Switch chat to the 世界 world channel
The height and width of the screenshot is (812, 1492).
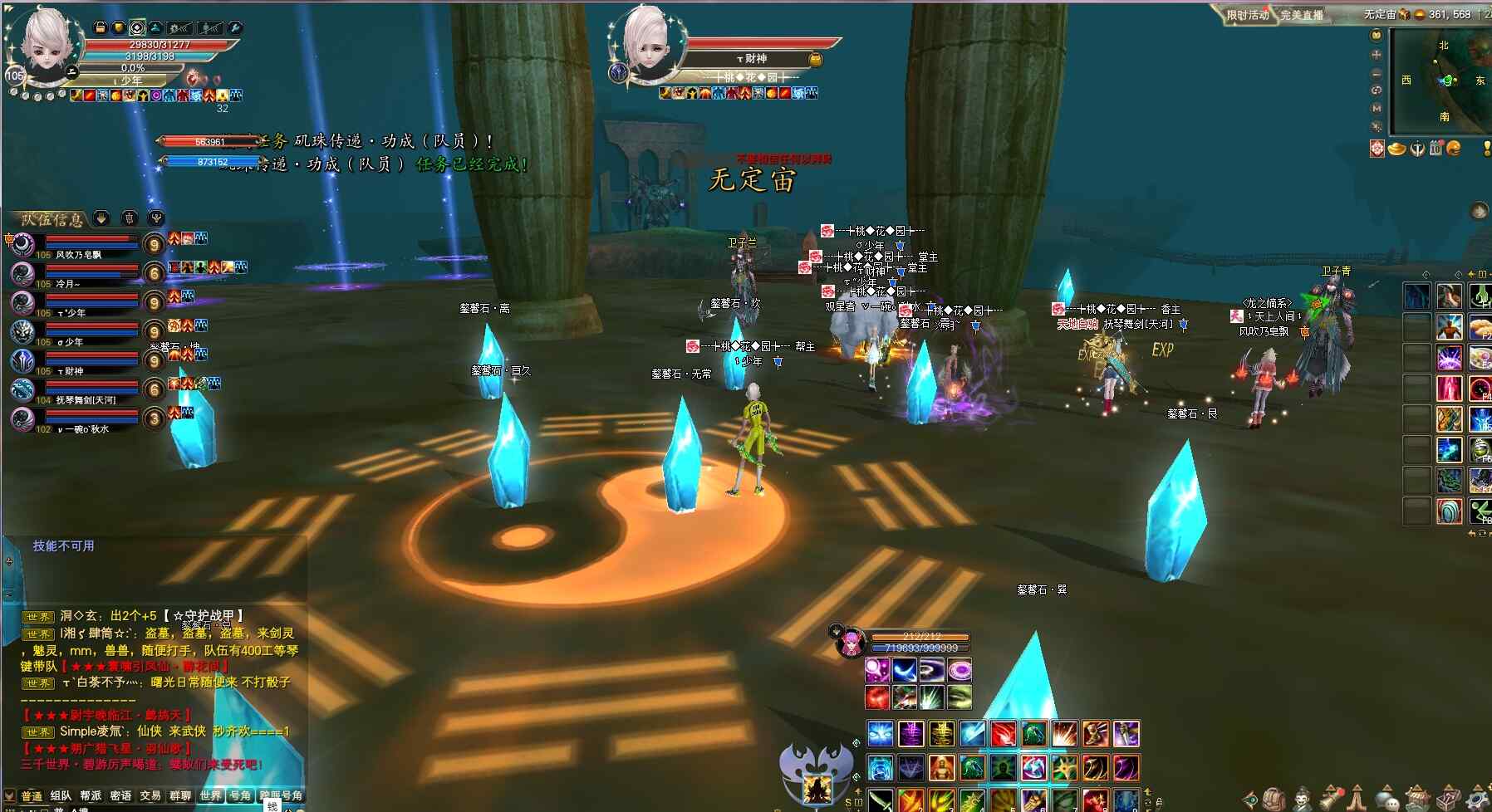point(210,795)
